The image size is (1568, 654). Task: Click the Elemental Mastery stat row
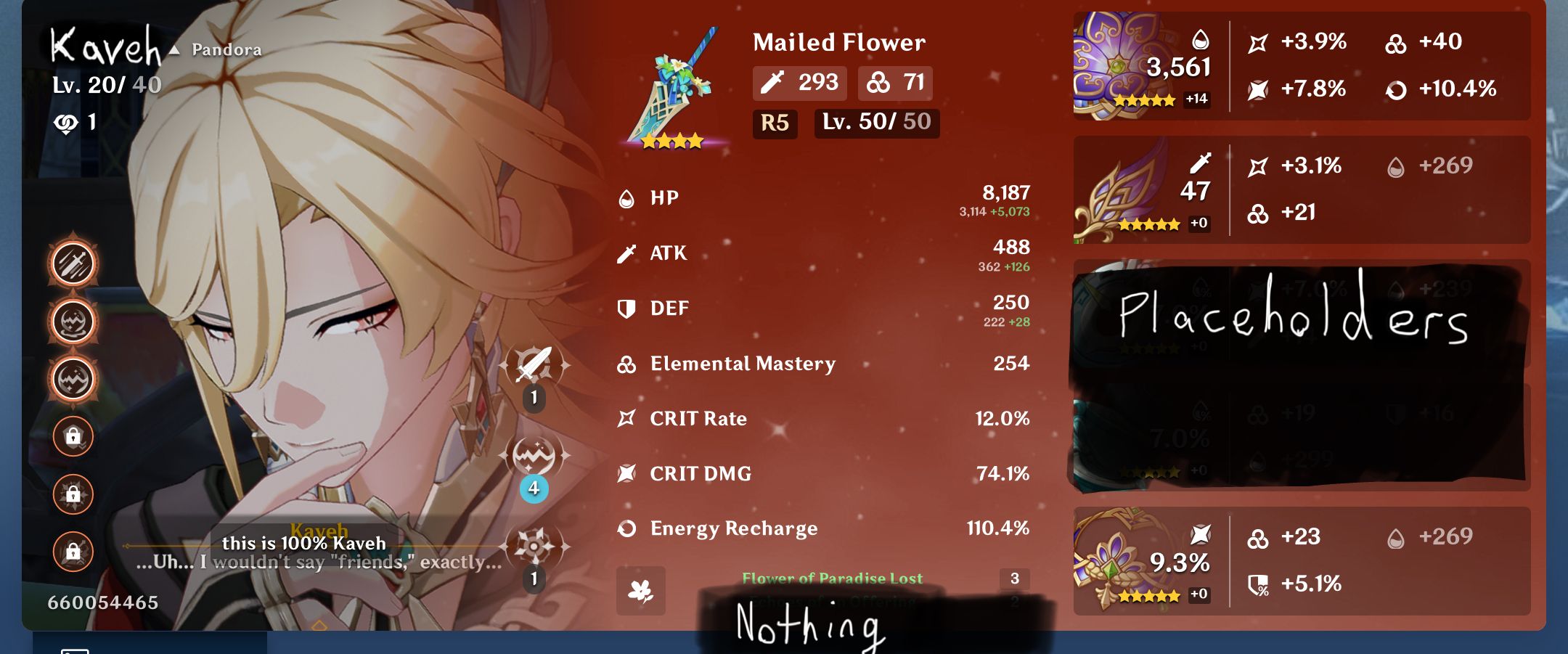(742, 364)
